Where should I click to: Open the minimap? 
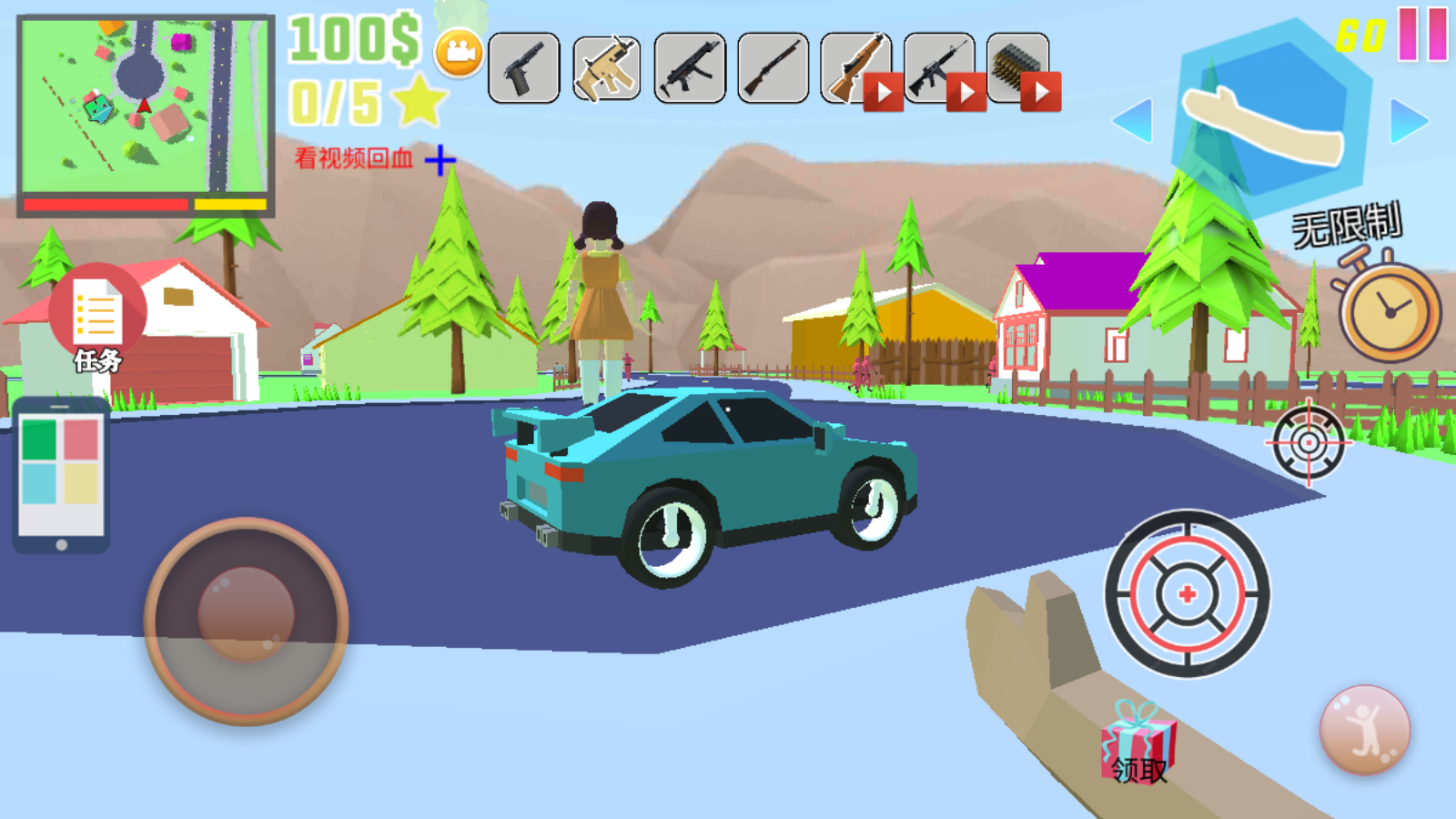coord(146,114)
